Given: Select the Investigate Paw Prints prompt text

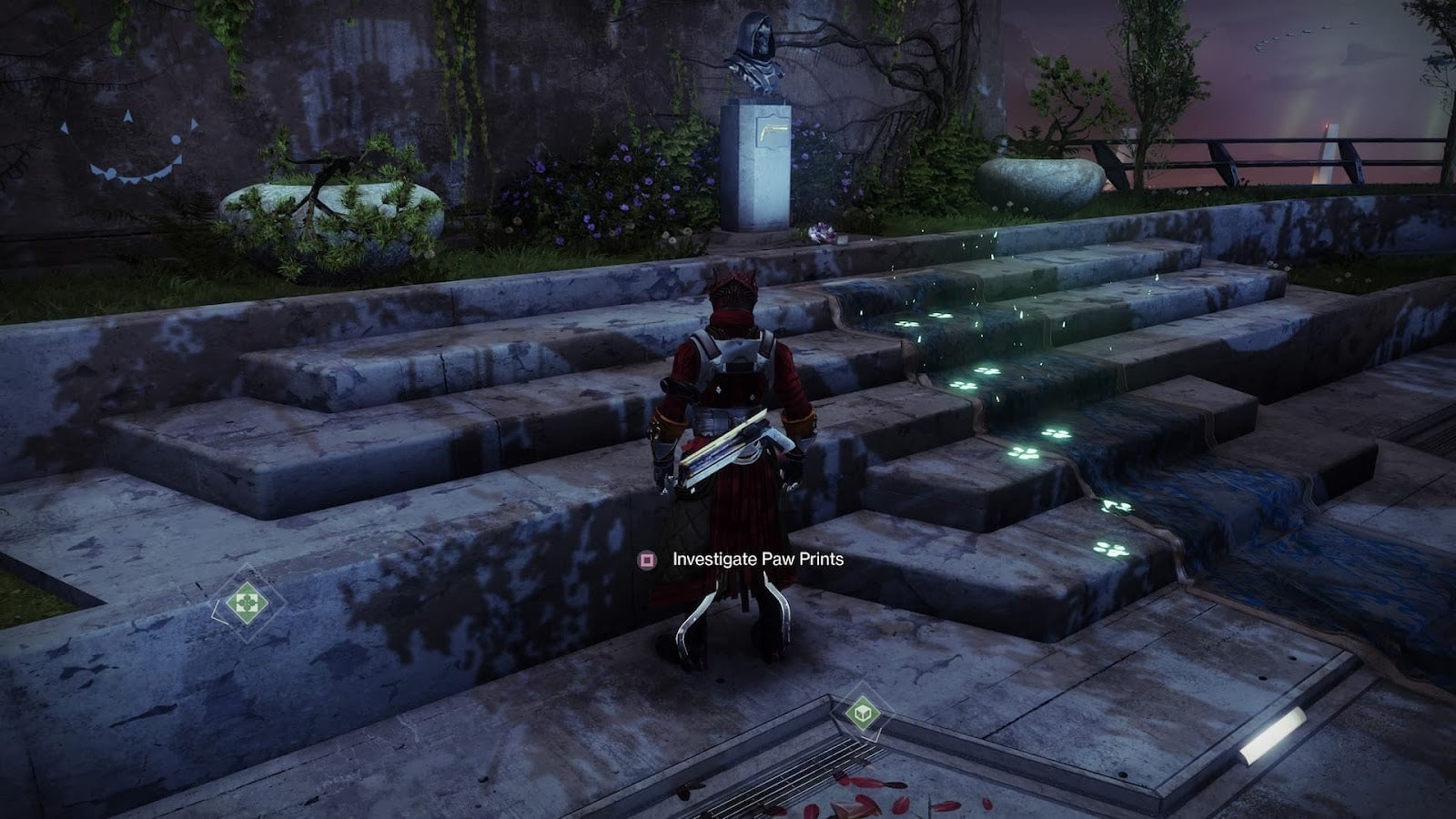Looking at the screenshot, I should pos(757,561).
